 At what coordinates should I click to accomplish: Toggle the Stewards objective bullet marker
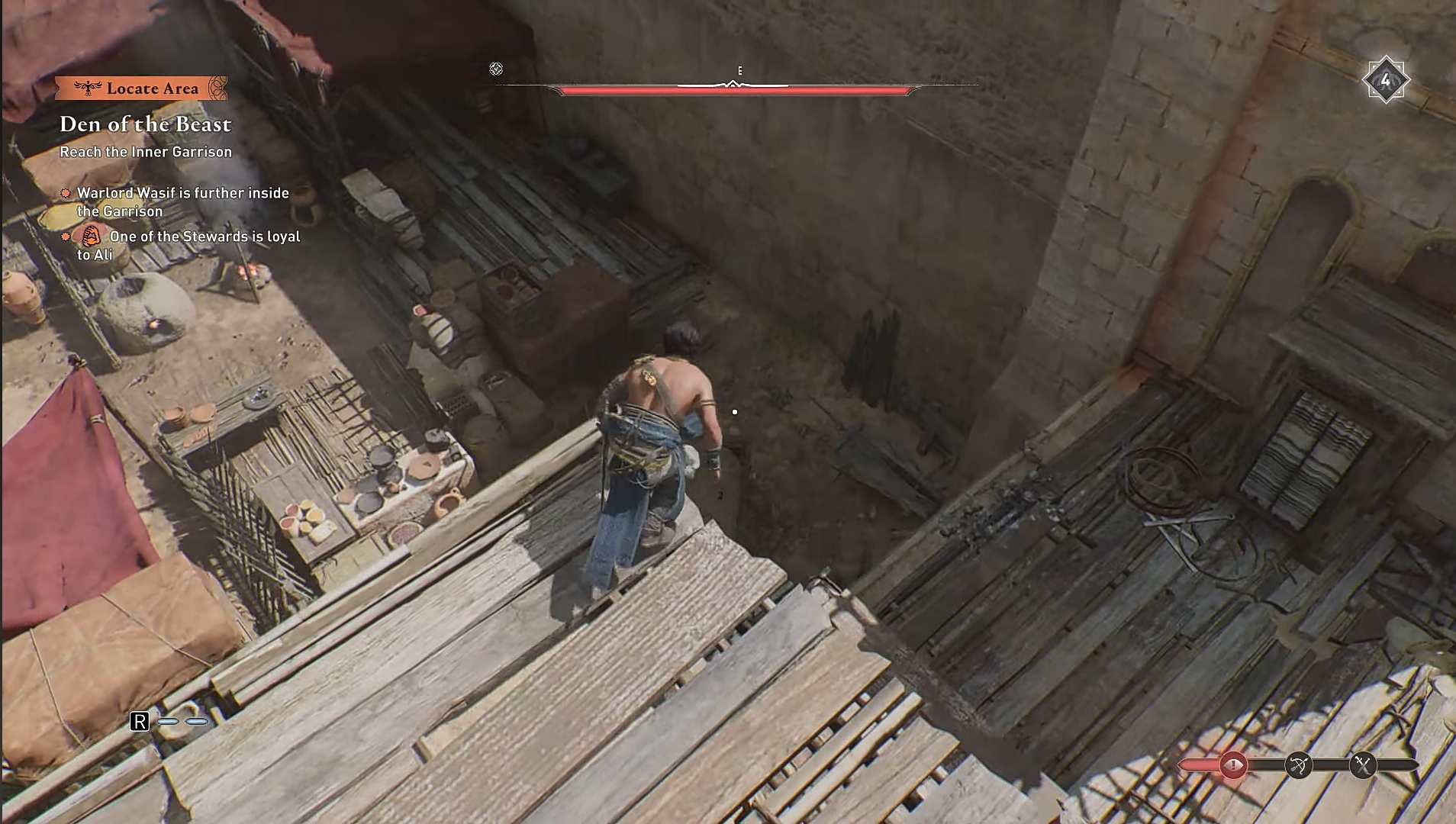tap(66, 237)
